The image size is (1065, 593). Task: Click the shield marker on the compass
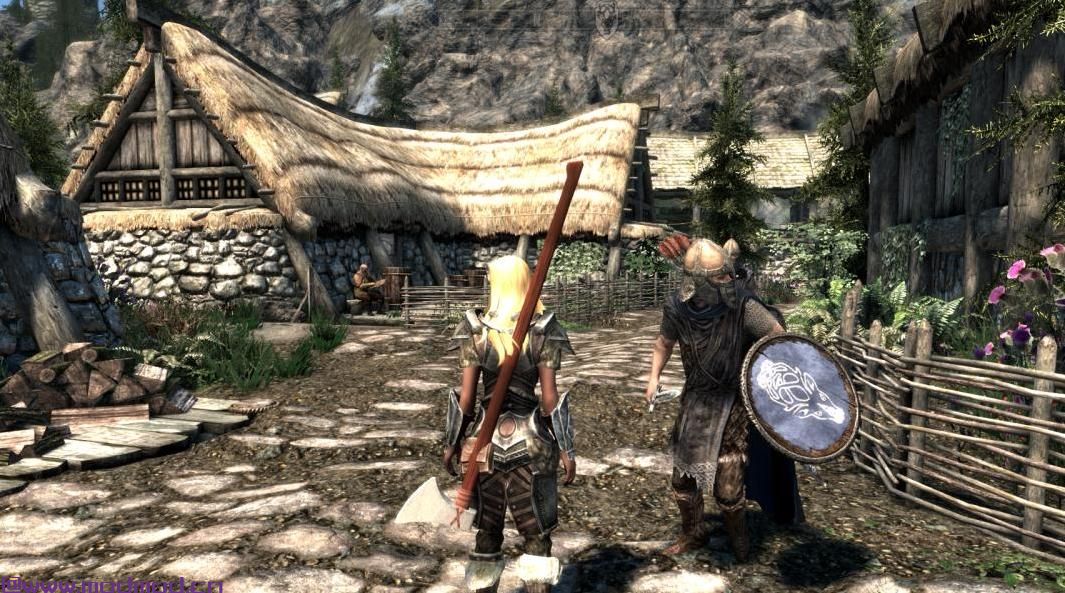pos(606,19)
